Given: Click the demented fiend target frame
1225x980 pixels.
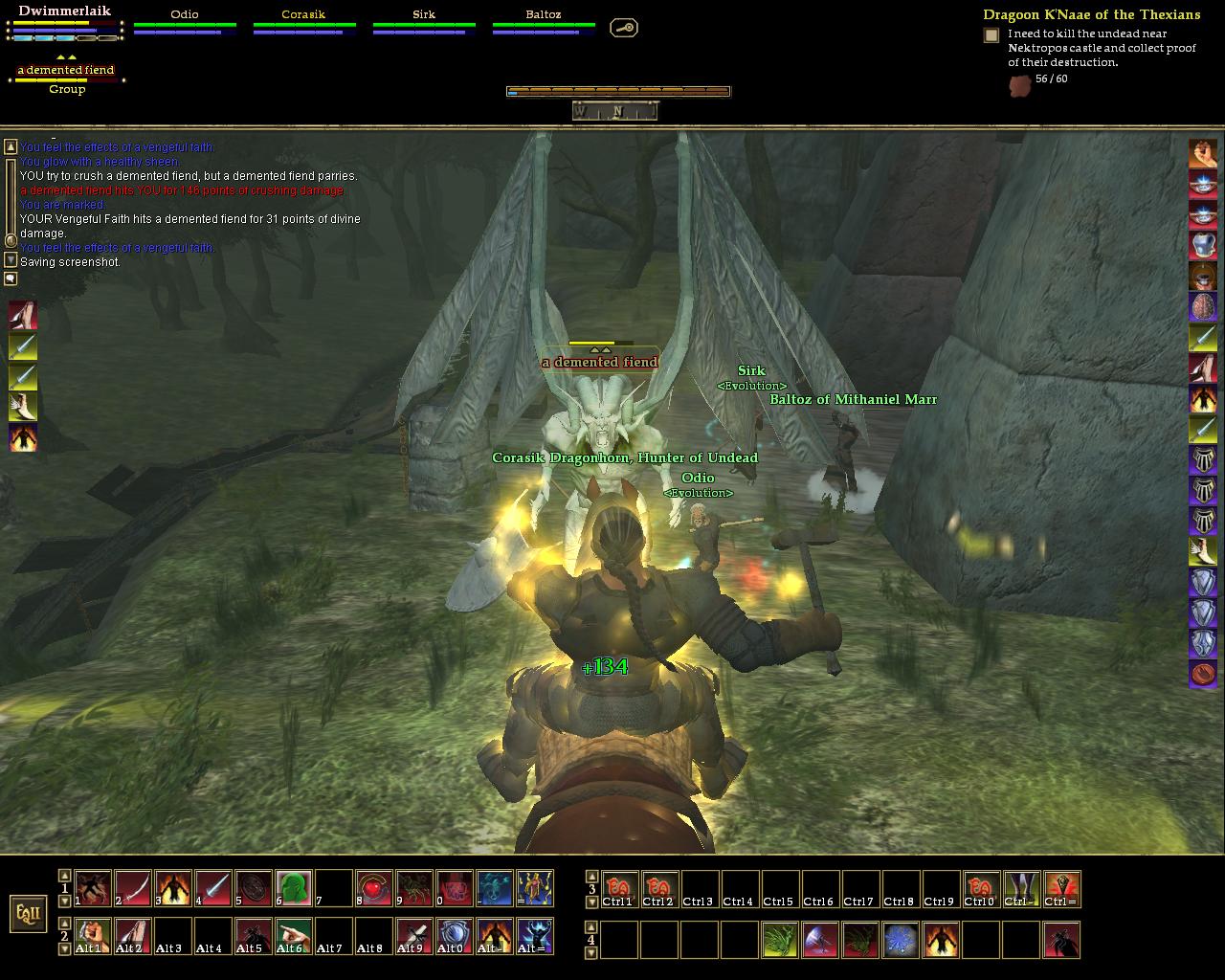Looking at the screenshot, I should 67,72.
